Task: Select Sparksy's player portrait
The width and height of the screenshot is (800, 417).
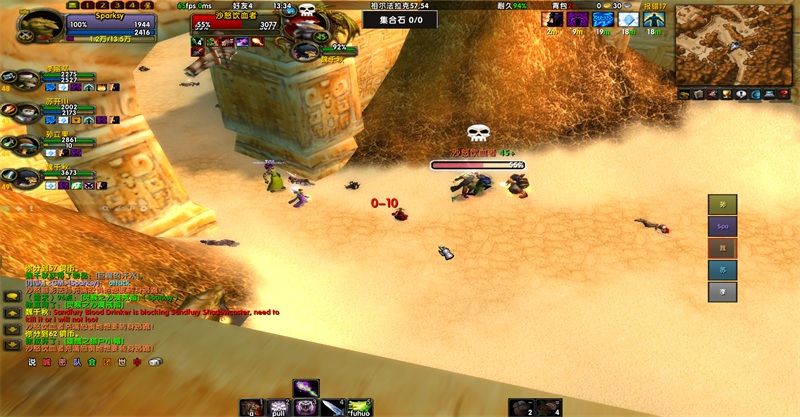Action: tap(40, 25)
